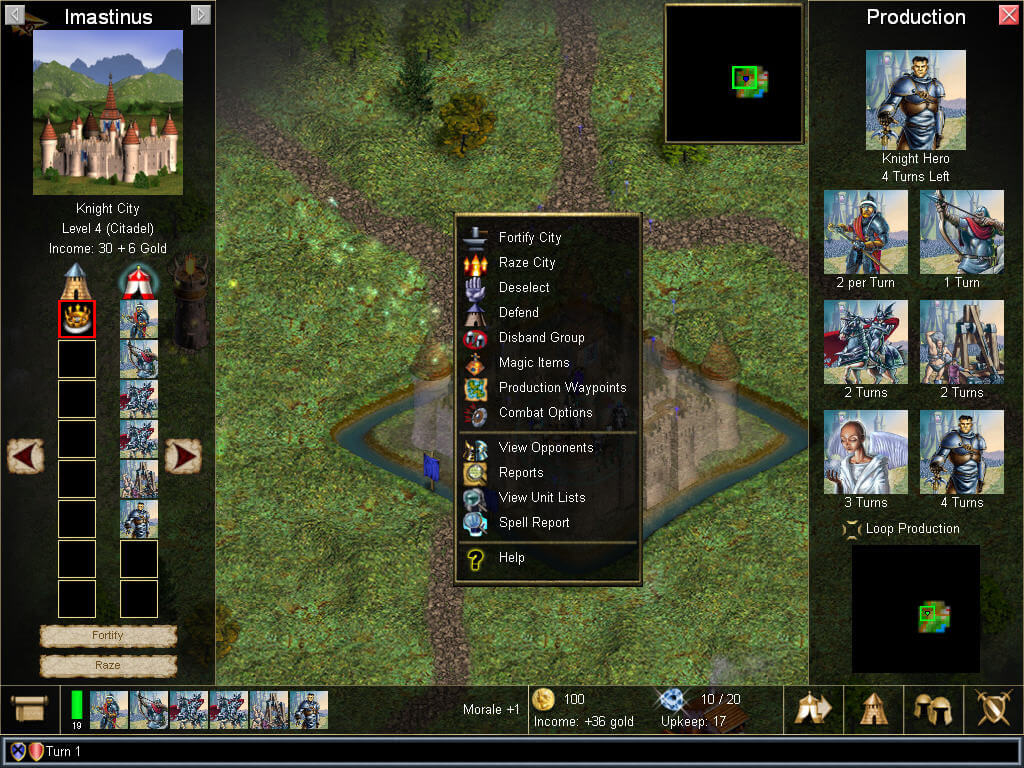Choose Fortify City from the context menu
The height and width of the screenshot is (768, 1024).
tap(529, 238)
